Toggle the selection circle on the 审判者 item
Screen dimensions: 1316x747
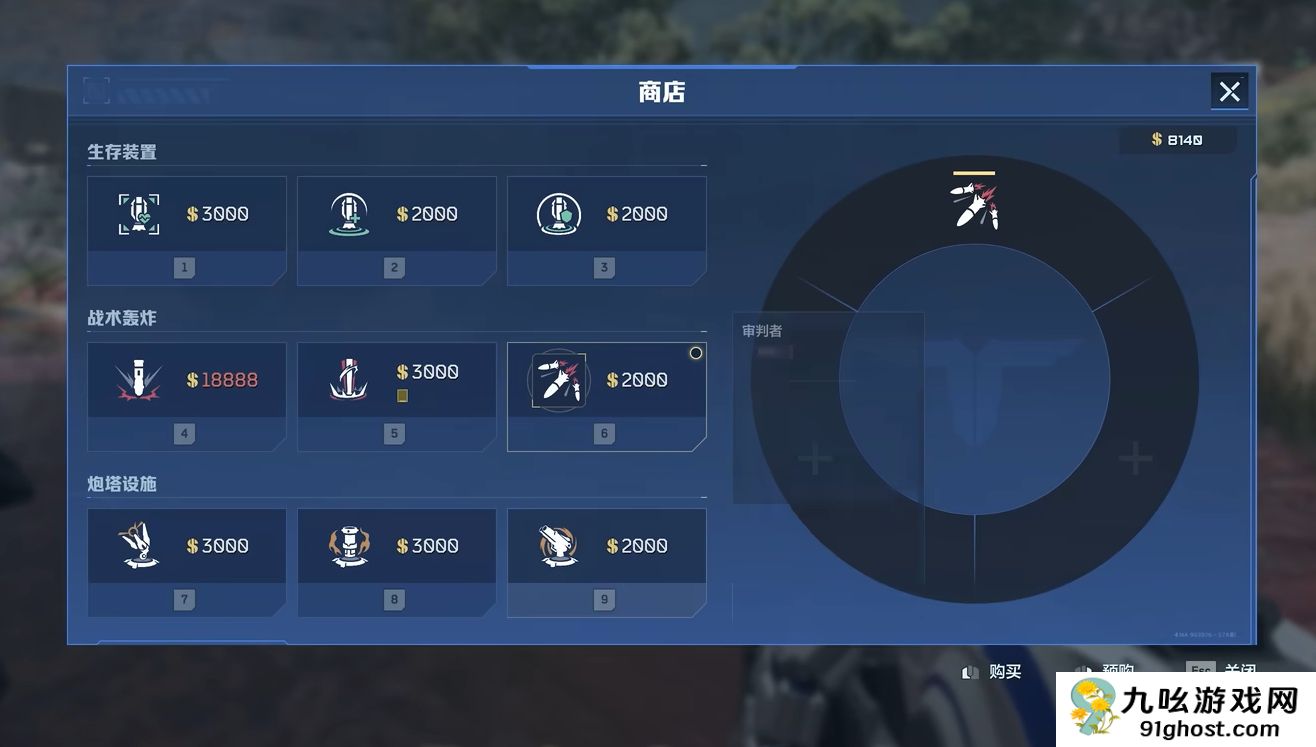point(695,352)
